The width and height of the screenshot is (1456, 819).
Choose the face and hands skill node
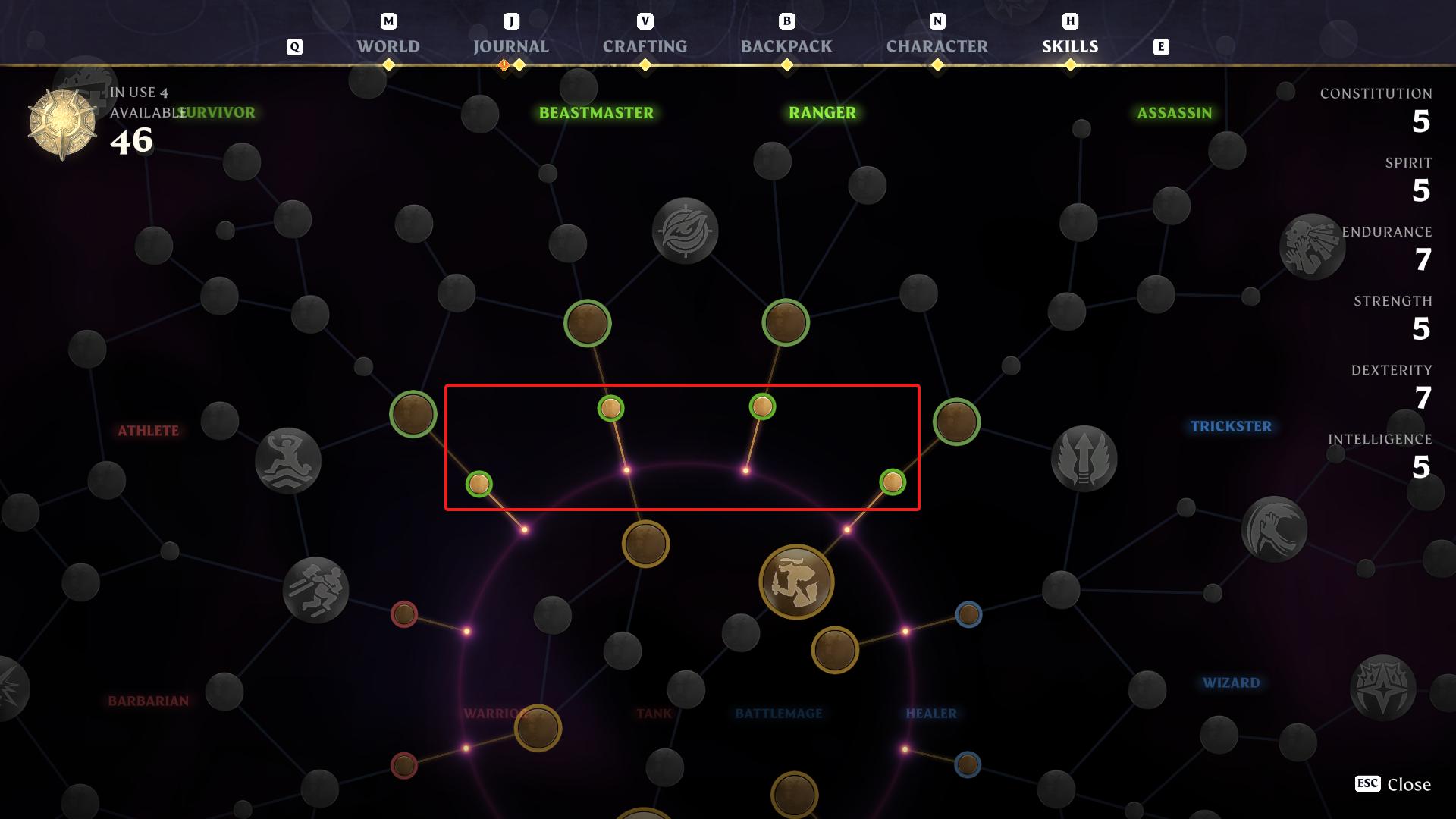click(1312, 246)
